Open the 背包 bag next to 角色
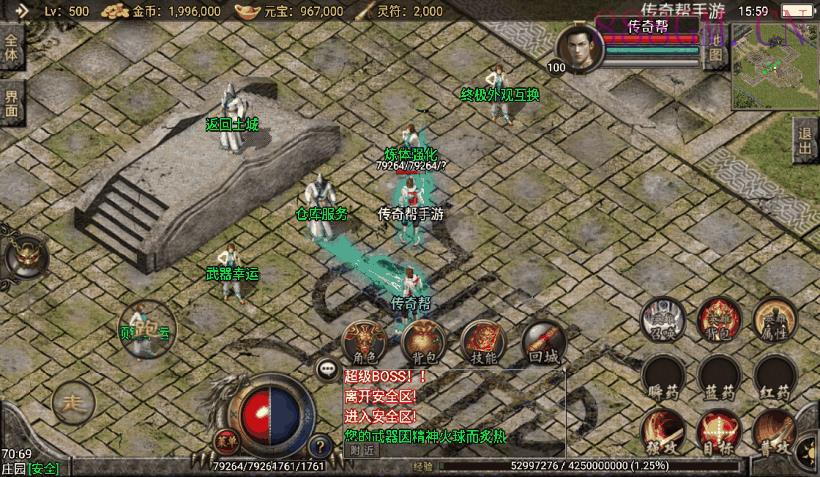Image resolution: width=820 pixels, height=477 pixels. tap(421, 342)
